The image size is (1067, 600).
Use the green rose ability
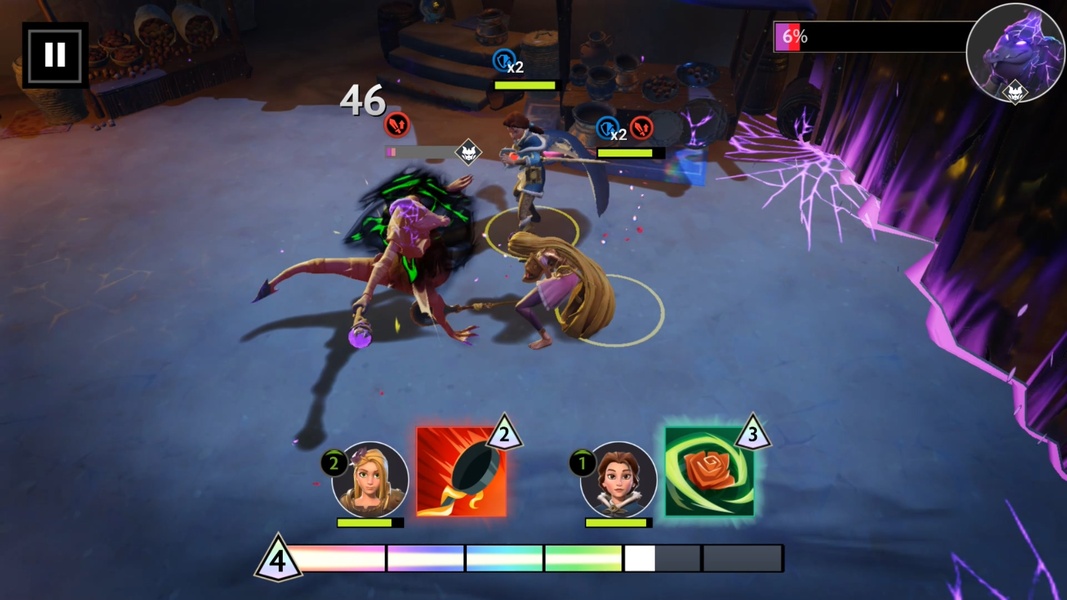pos(709,472)
